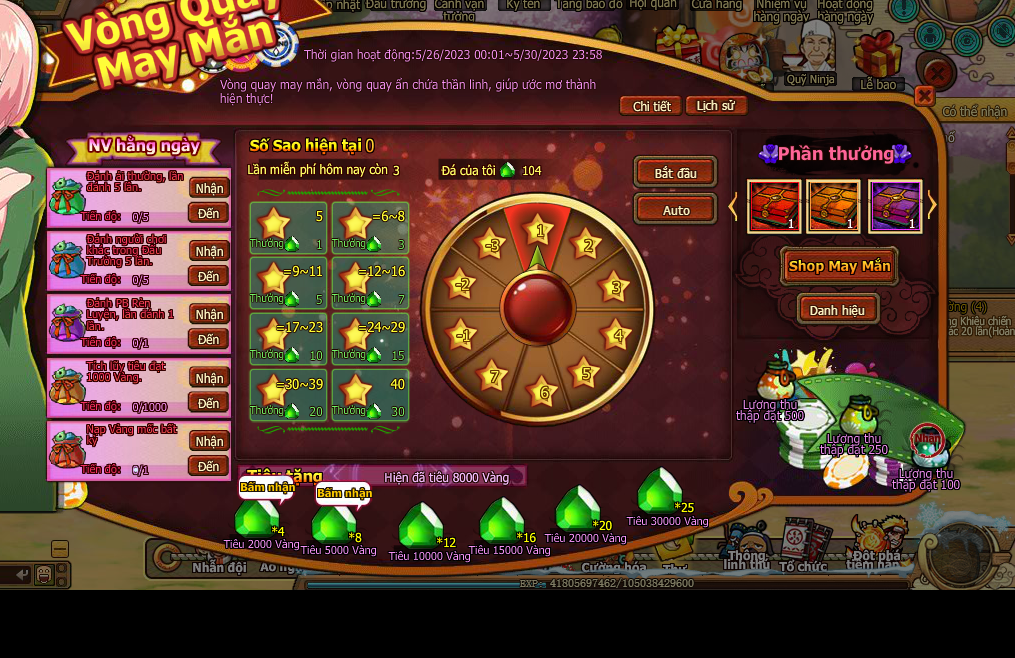Viewport: 1015px width, 658px height.
Task: Close the Vòng Quay May Mắn window
Action: point(925,95)
